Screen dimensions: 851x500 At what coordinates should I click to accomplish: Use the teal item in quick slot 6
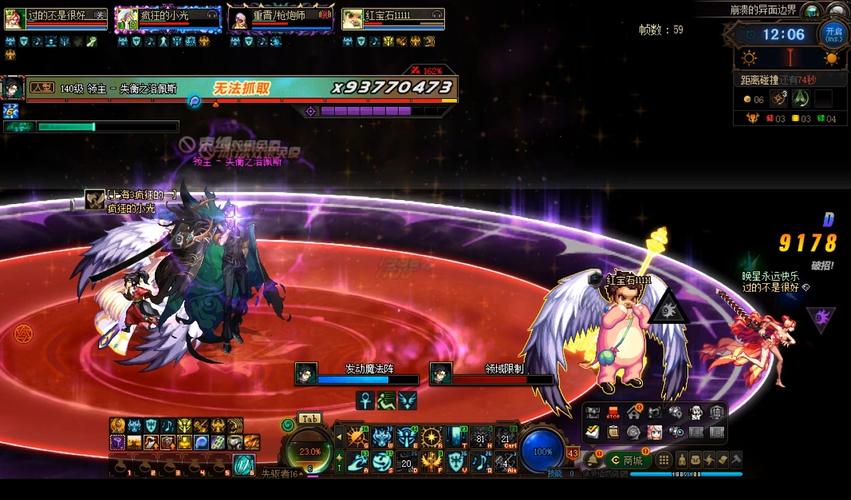point(244,465)
